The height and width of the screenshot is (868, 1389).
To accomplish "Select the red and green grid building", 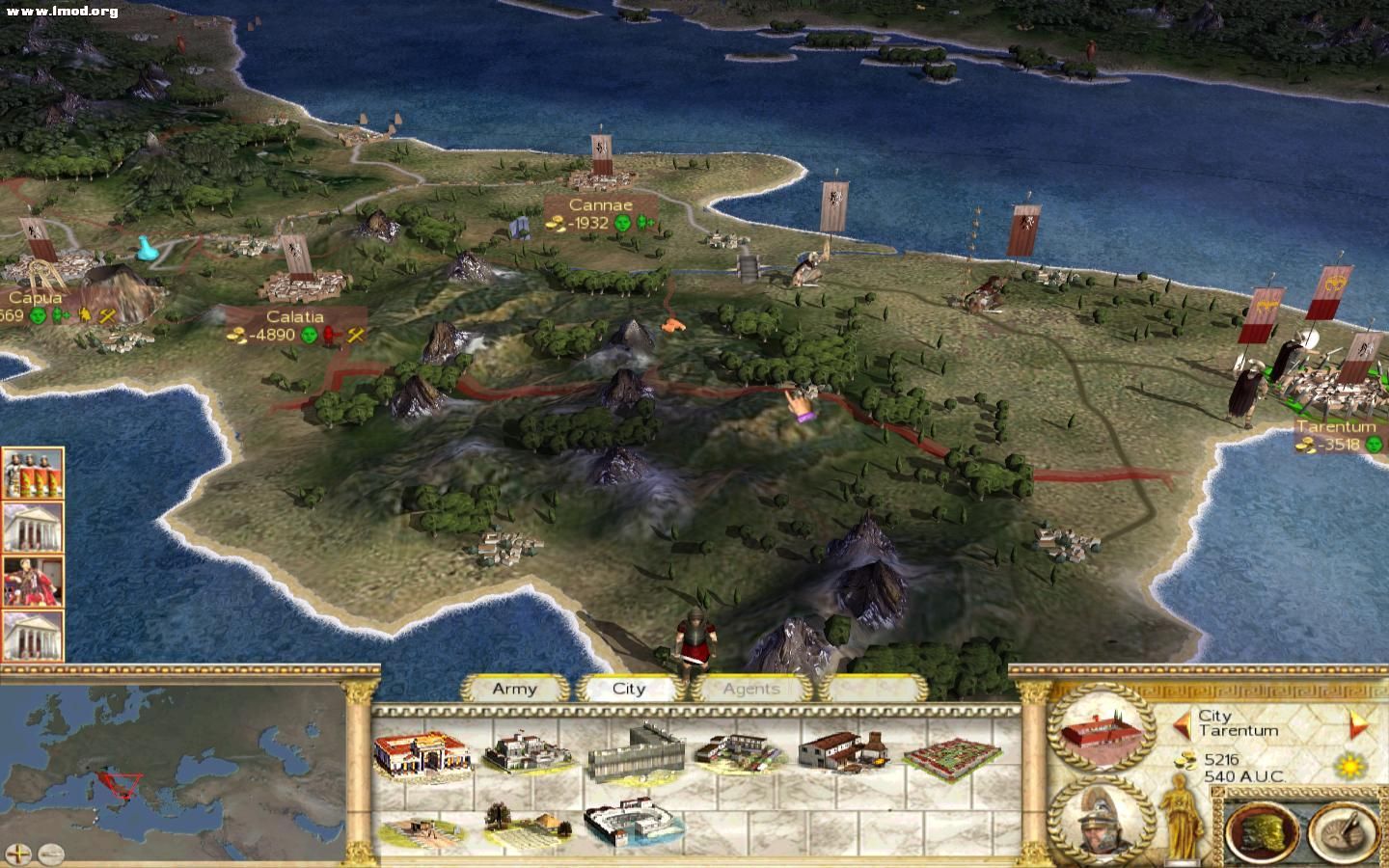I will [x=951, y=754].
